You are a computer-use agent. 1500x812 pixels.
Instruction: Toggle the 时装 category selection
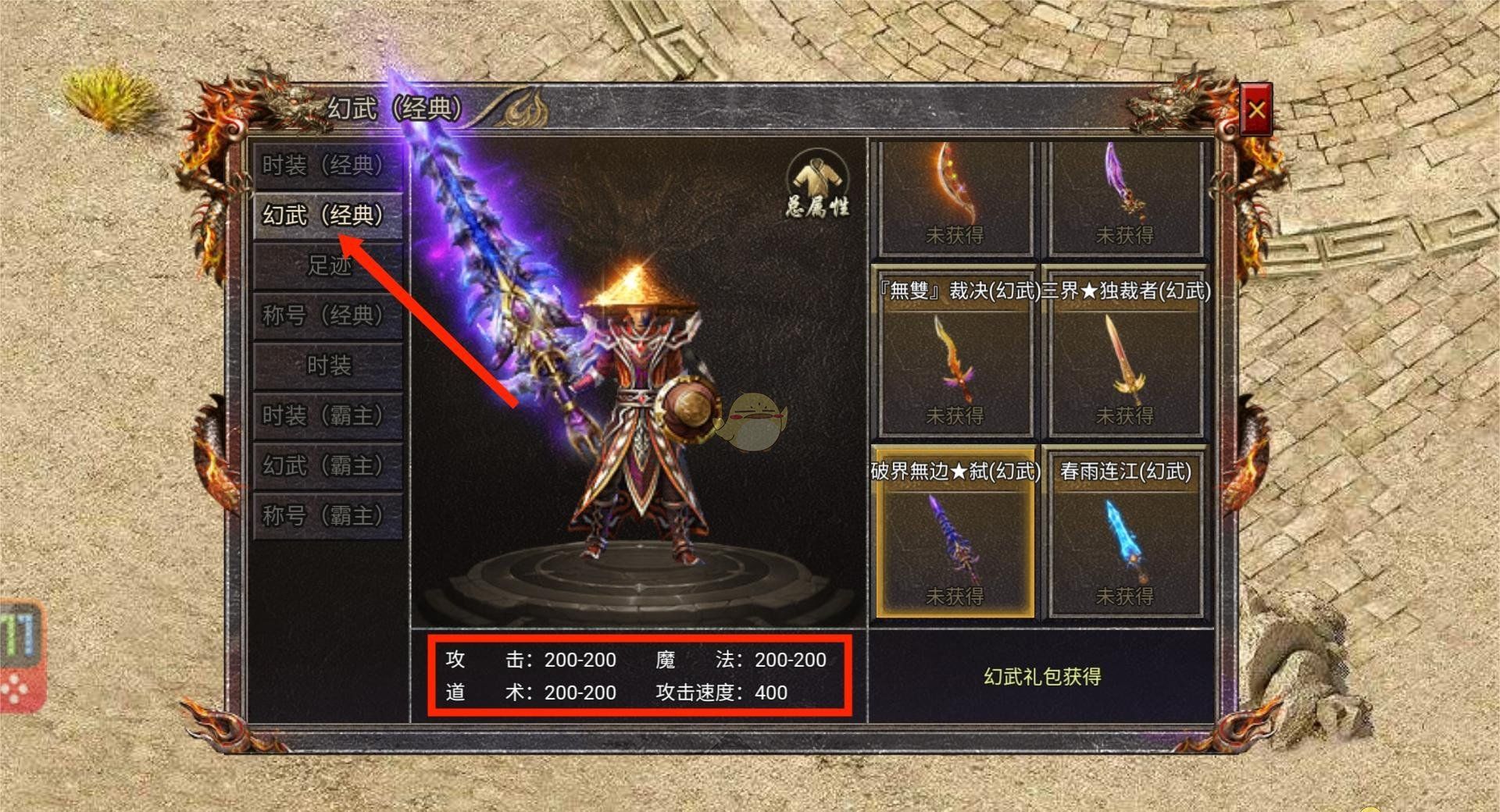(x=327, y=365)
